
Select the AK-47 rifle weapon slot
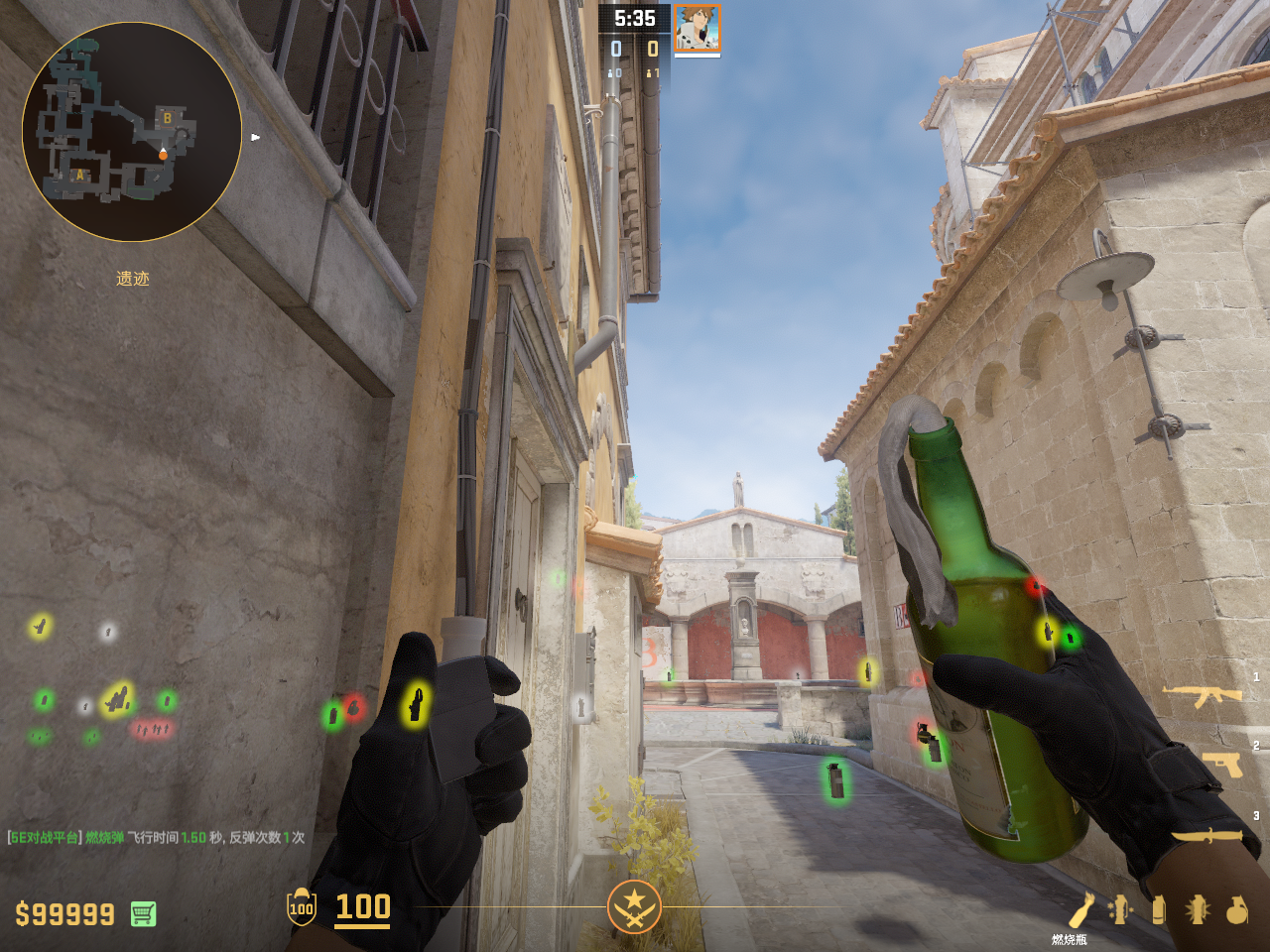point(1204,695)
